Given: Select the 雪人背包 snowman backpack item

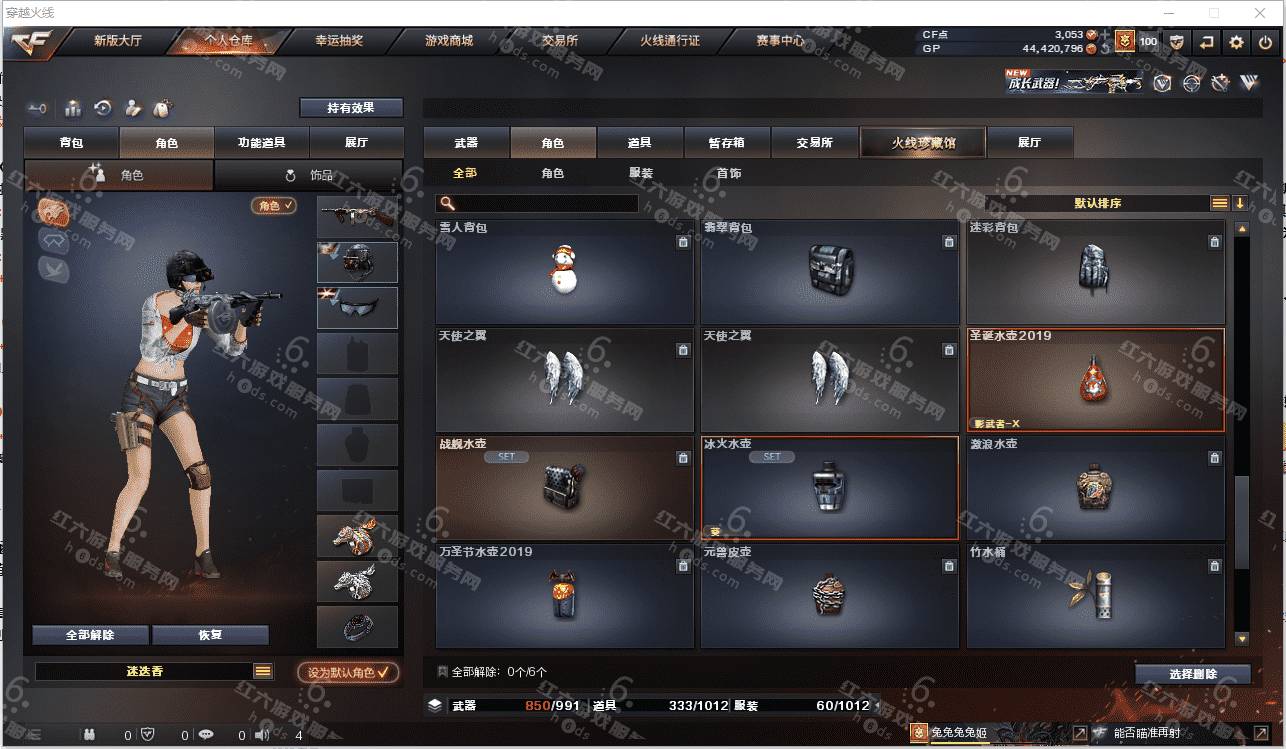Looking at the screenshot, I should pyautogui.click(x=565, y=272).
